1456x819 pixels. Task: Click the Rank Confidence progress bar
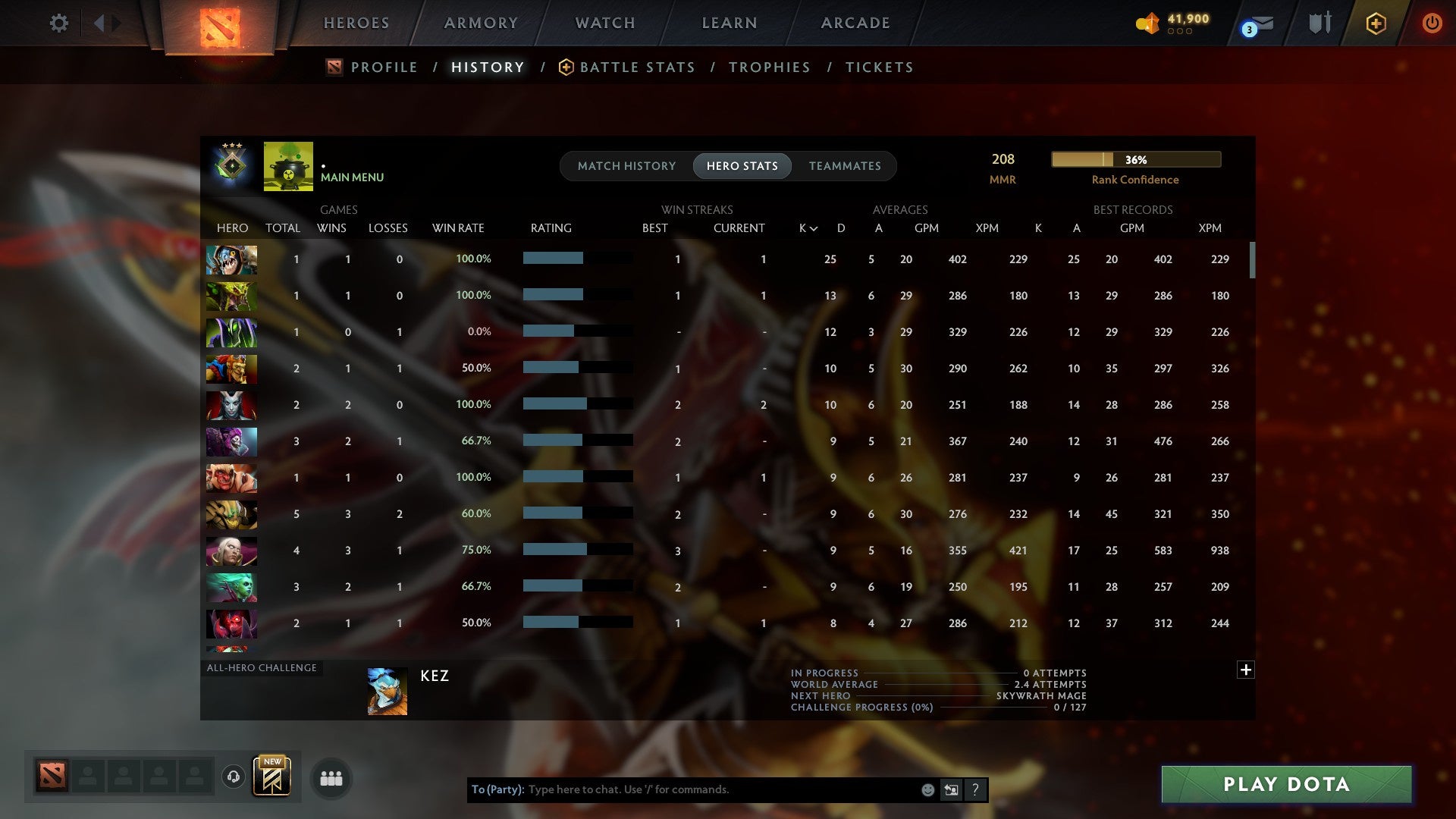1135,160
